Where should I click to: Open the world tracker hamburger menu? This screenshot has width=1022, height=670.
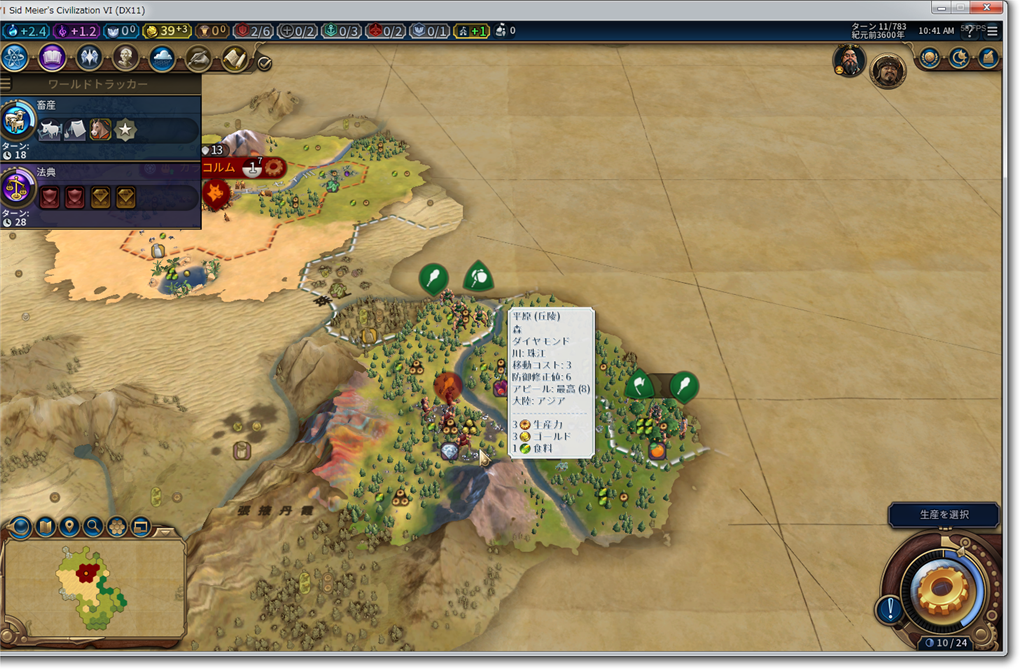7,85
